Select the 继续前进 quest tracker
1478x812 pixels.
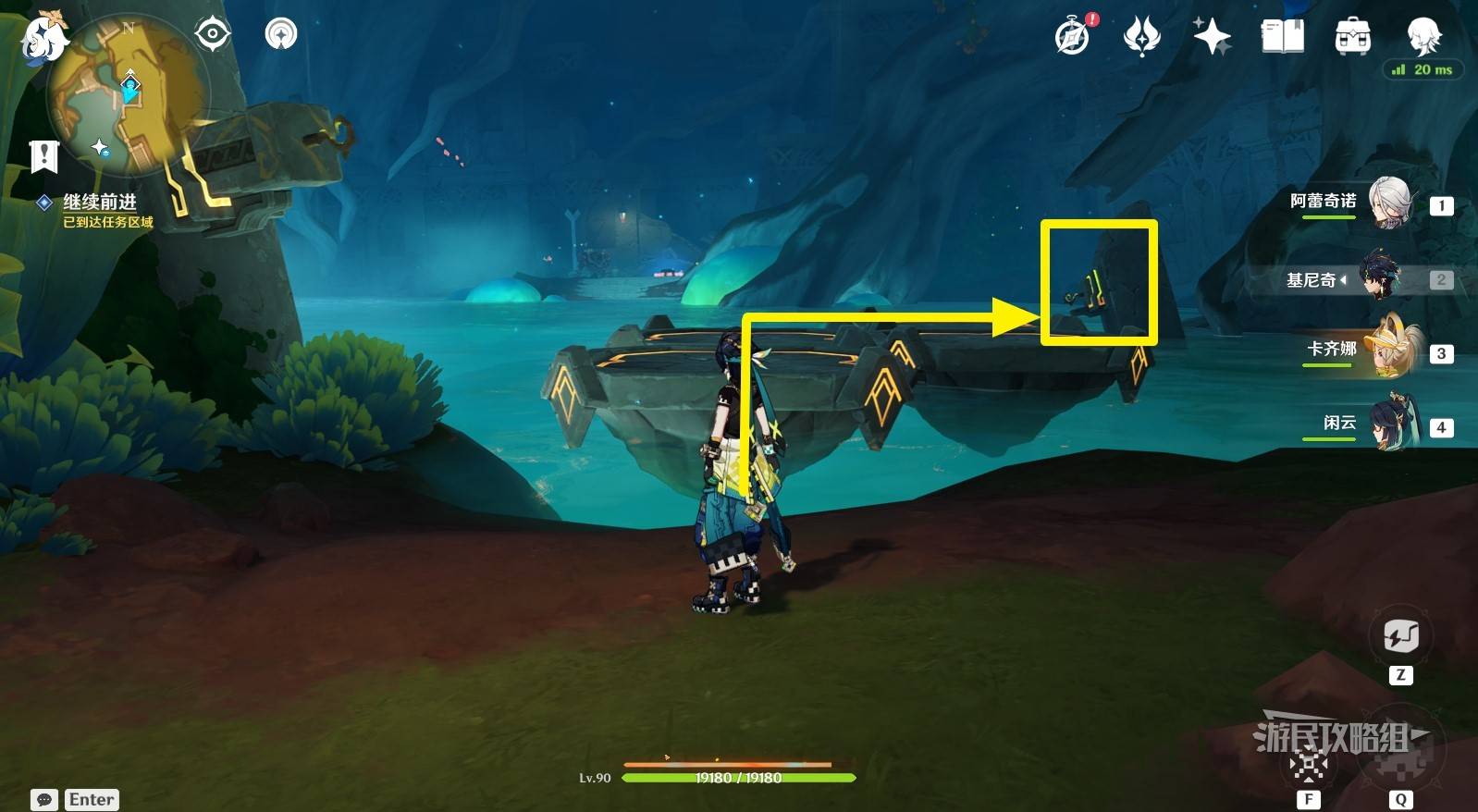[100, 202]
